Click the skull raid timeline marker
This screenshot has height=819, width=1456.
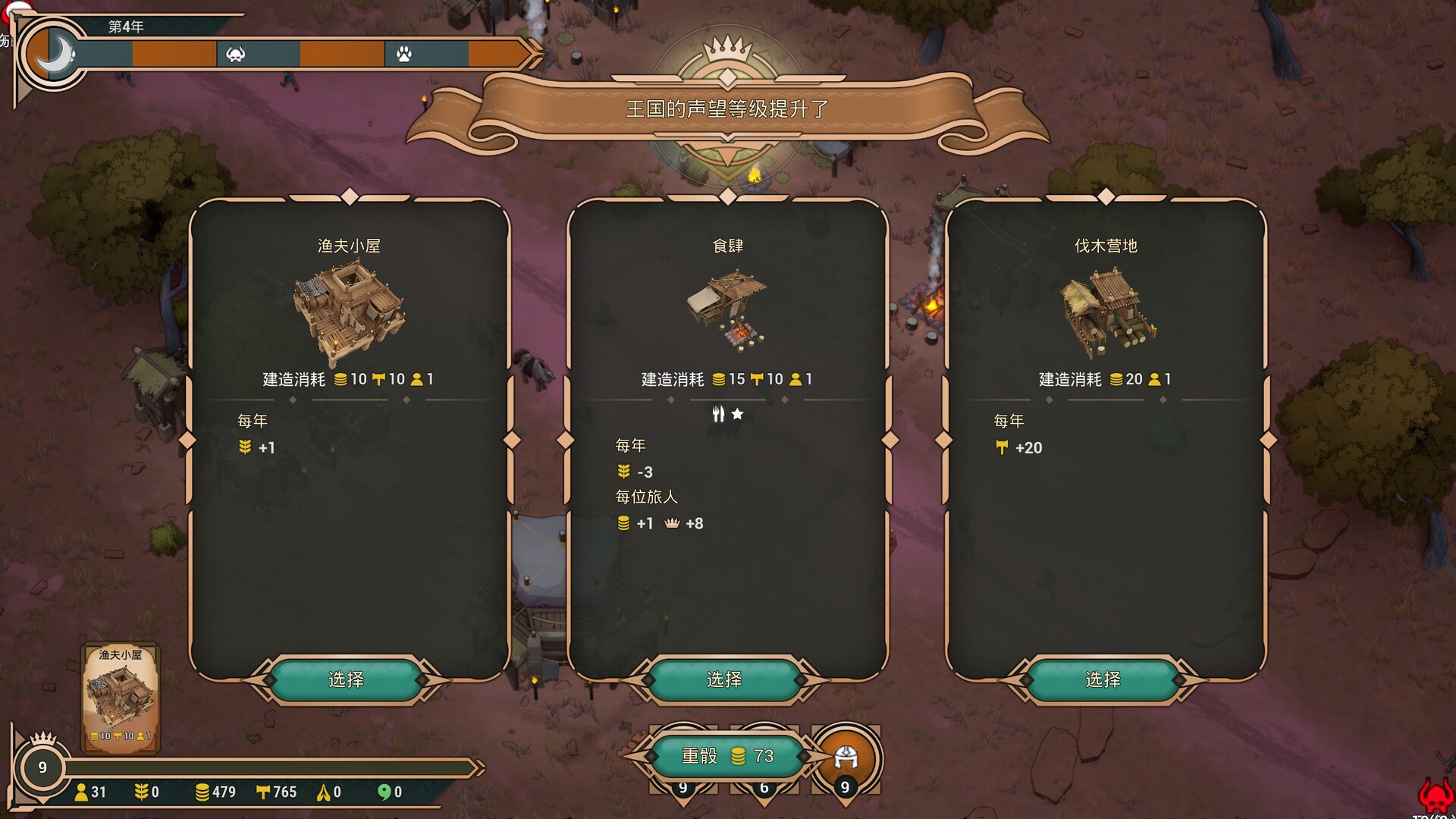pyautogui.click(x=236, y=54)
